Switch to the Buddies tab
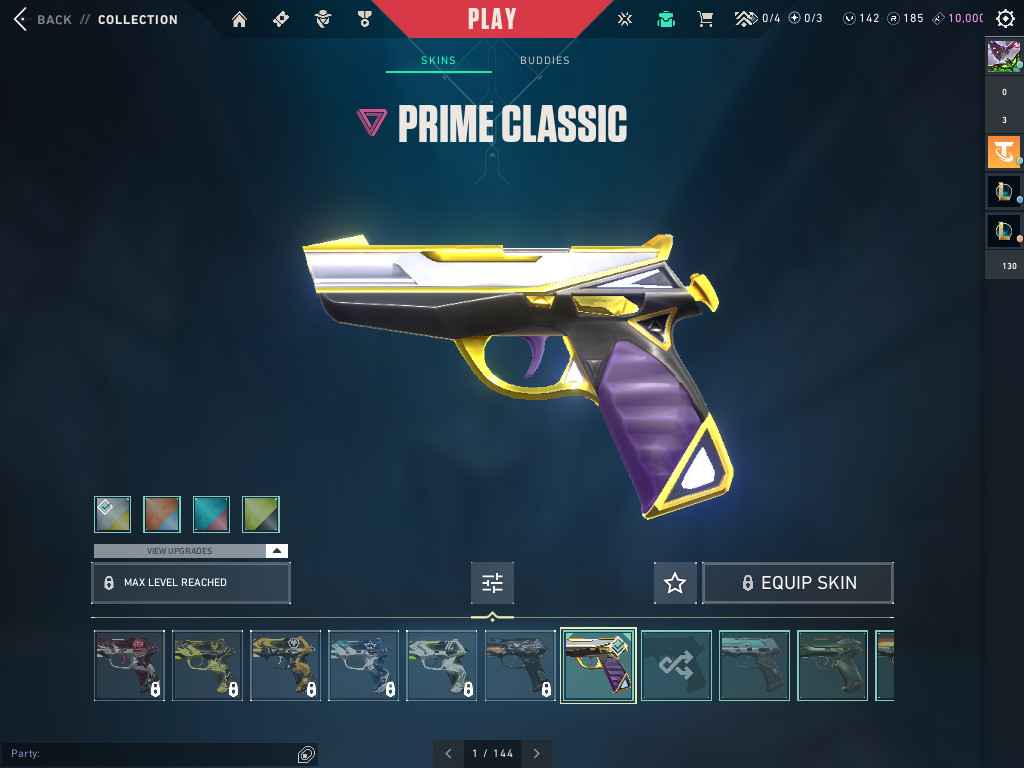 click(x=545, y=61)
